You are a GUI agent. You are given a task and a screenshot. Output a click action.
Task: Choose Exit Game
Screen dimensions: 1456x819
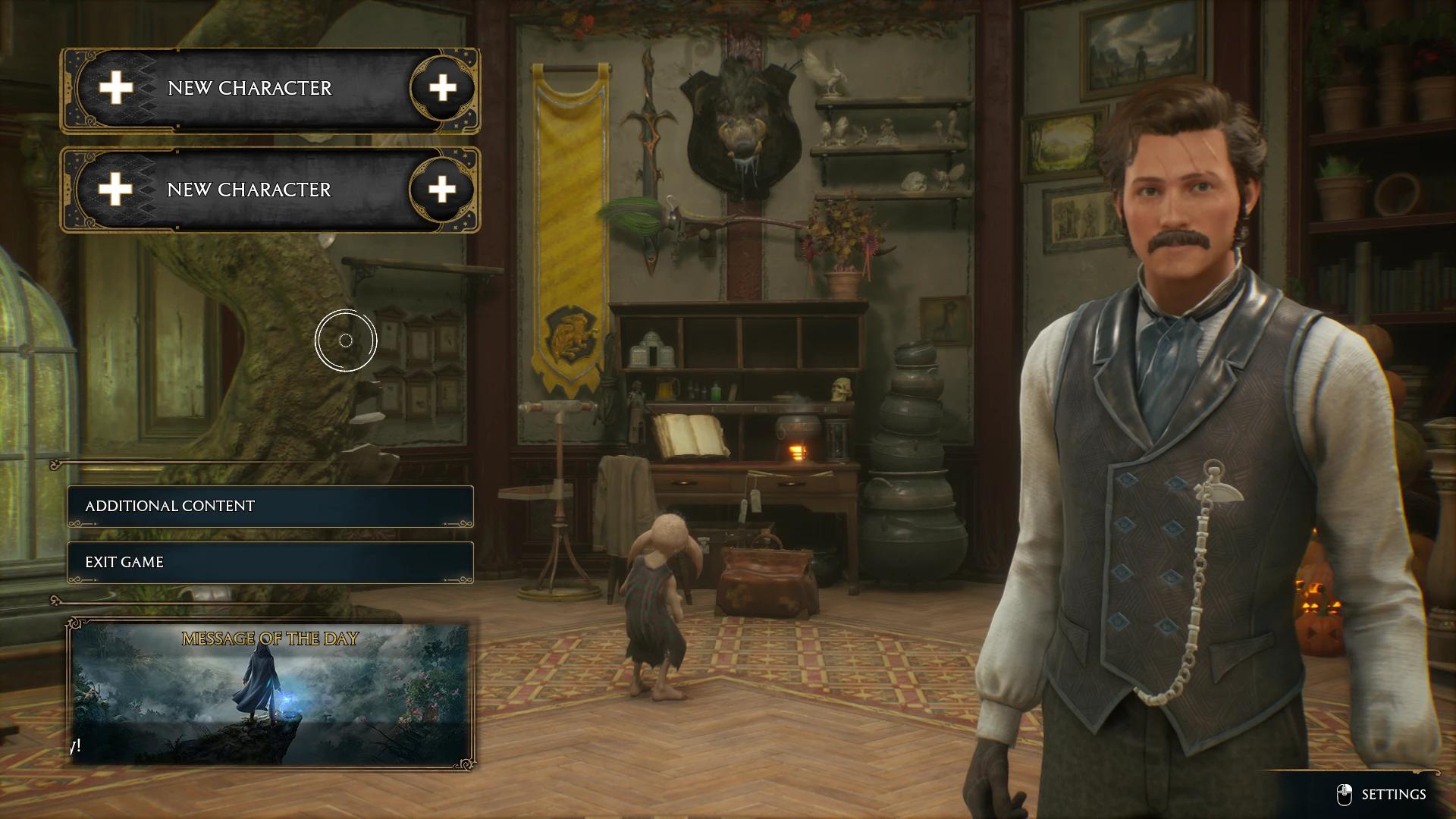pyautogui.click(x=270, y=562)
